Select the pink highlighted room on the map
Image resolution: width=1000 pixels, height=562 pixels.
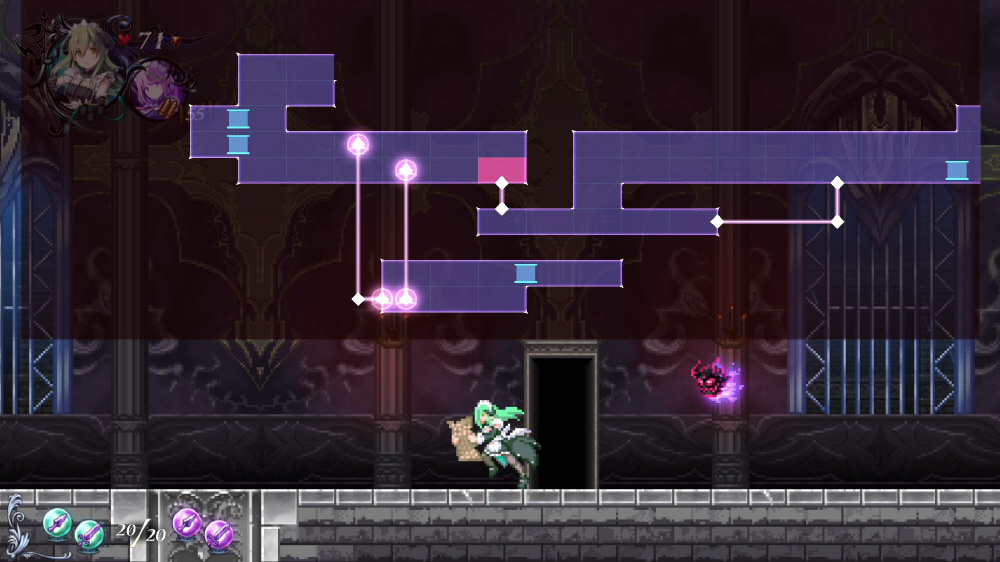[502, 170]
